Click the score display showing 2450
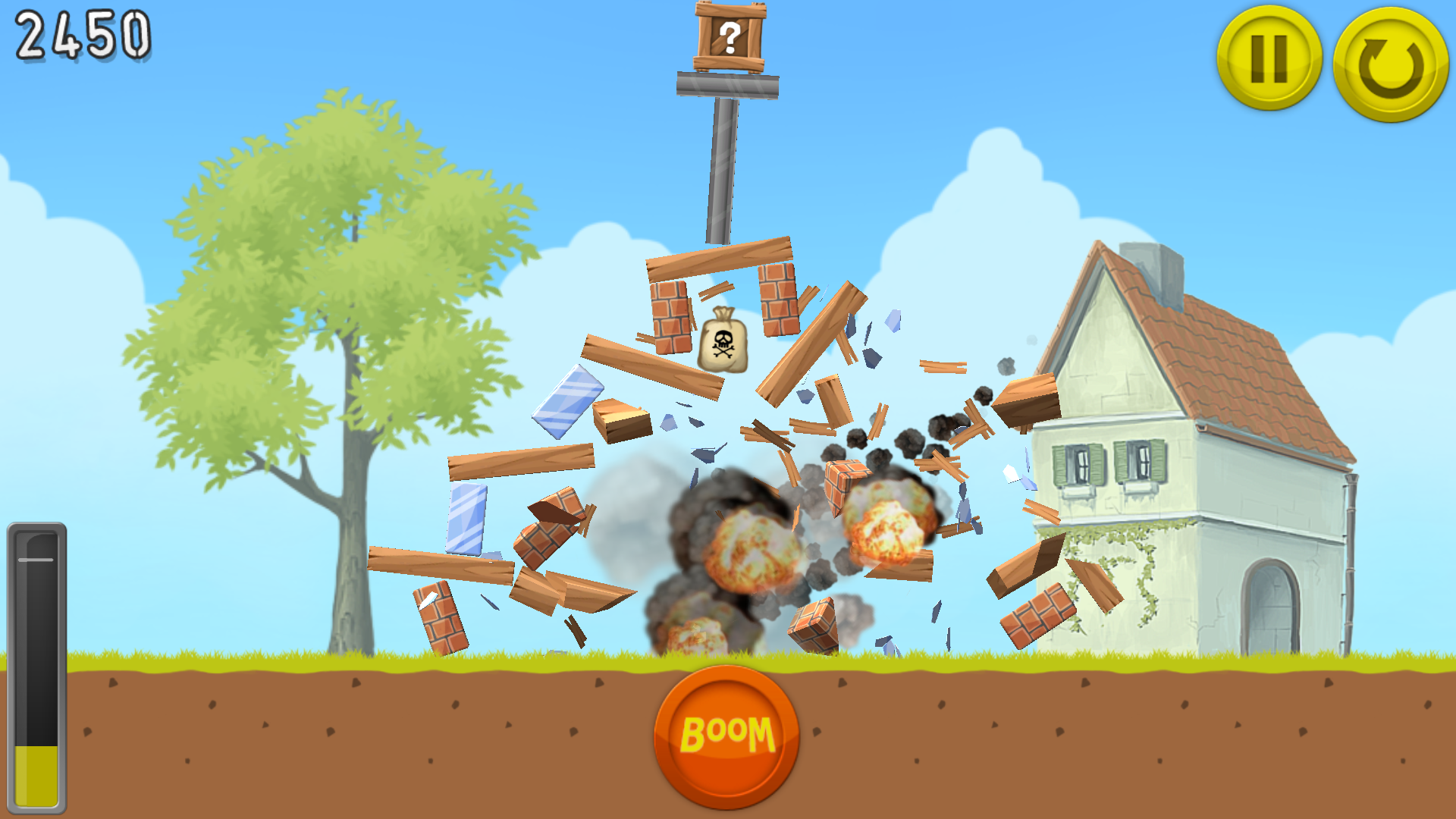 pyautogui.click(x=83, y=36)
